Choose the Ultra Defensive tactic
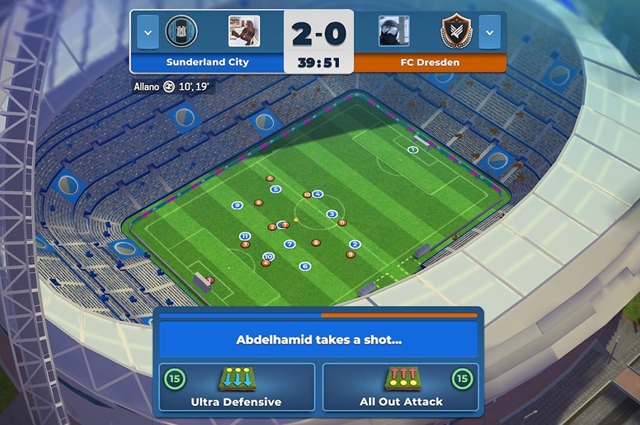 (x=236, y=387)
